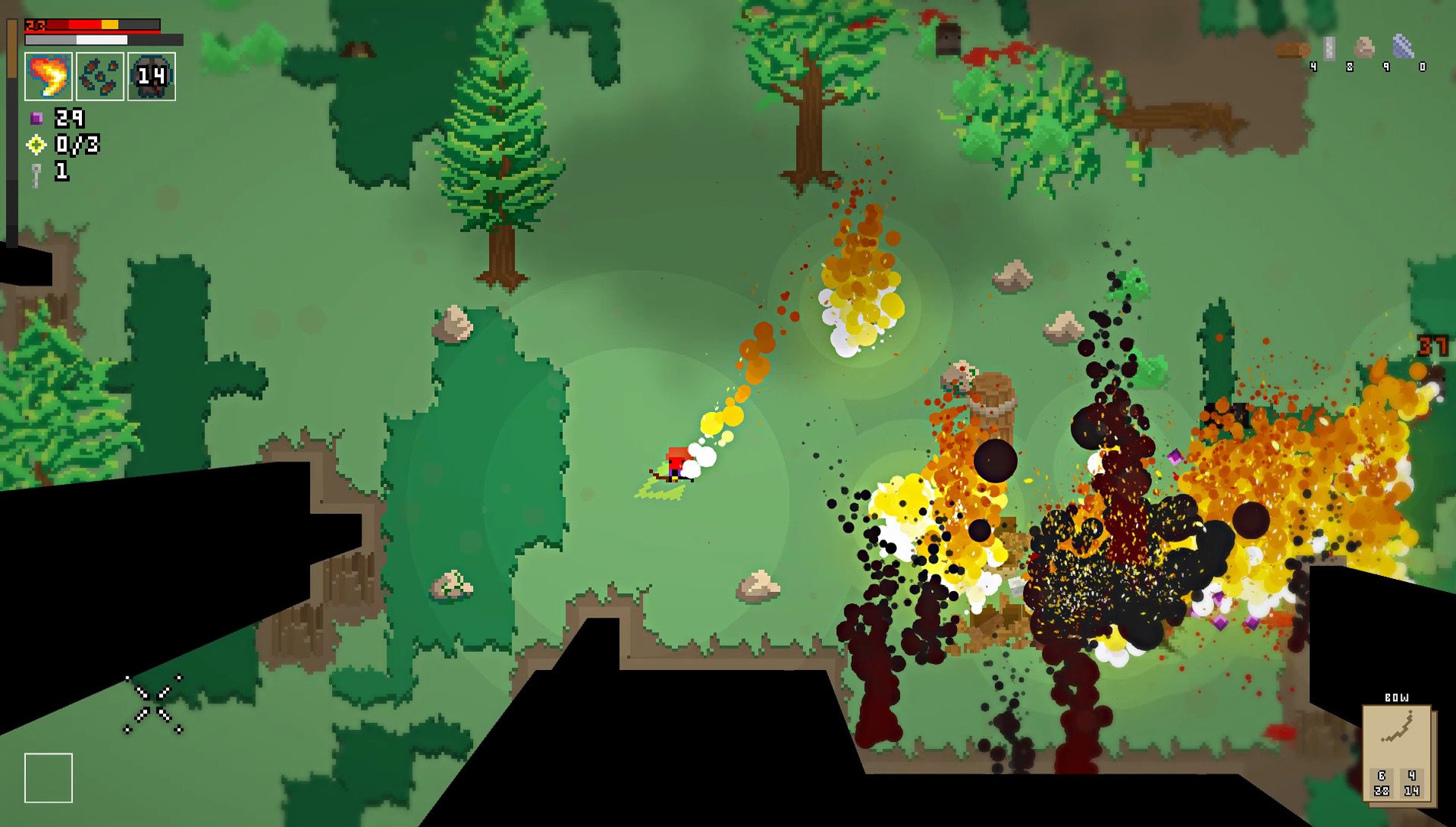Click the purple gem counter icon
This screenshot has width=1456, height=827.
coord(36,119)
